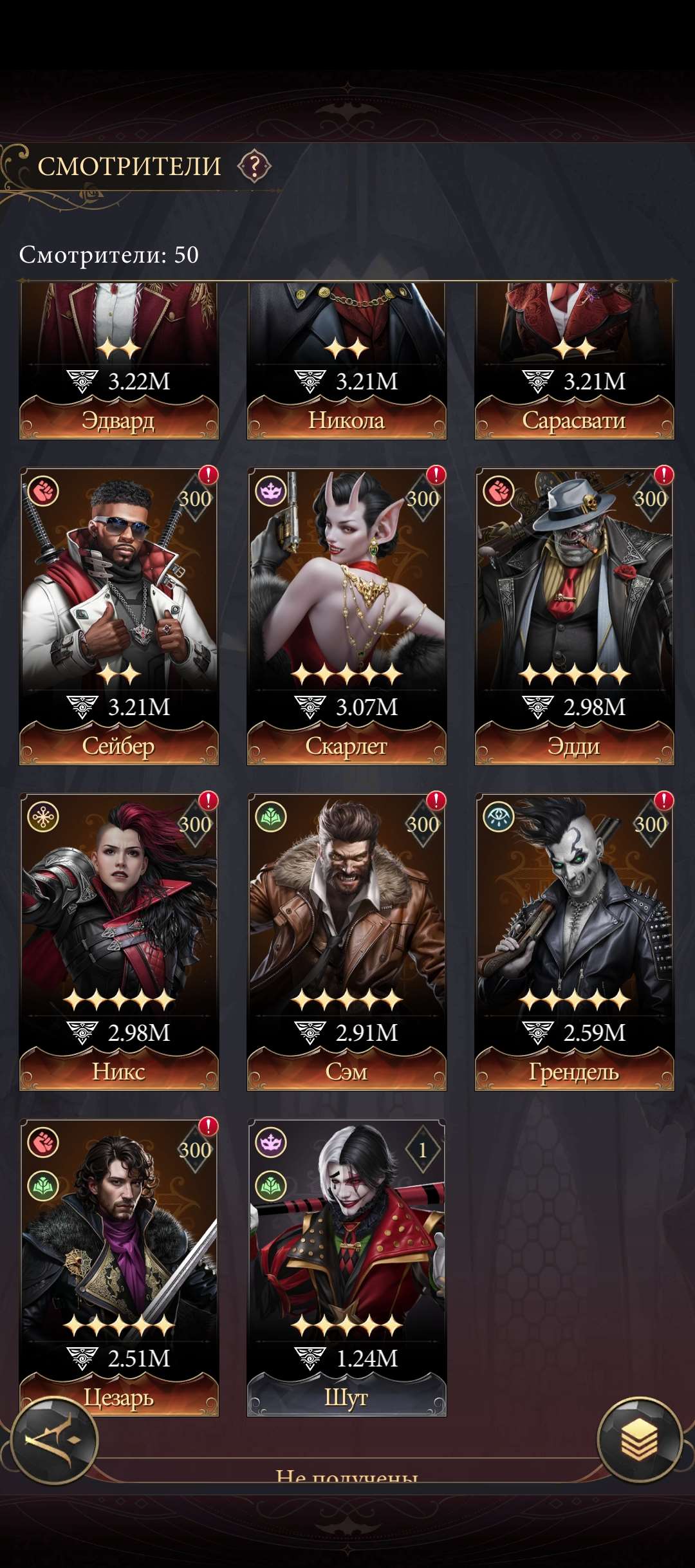This screenshot has height=1568, width=695.
Task: Open the gold stacked layers button
Action: (x=639, y=1439)
